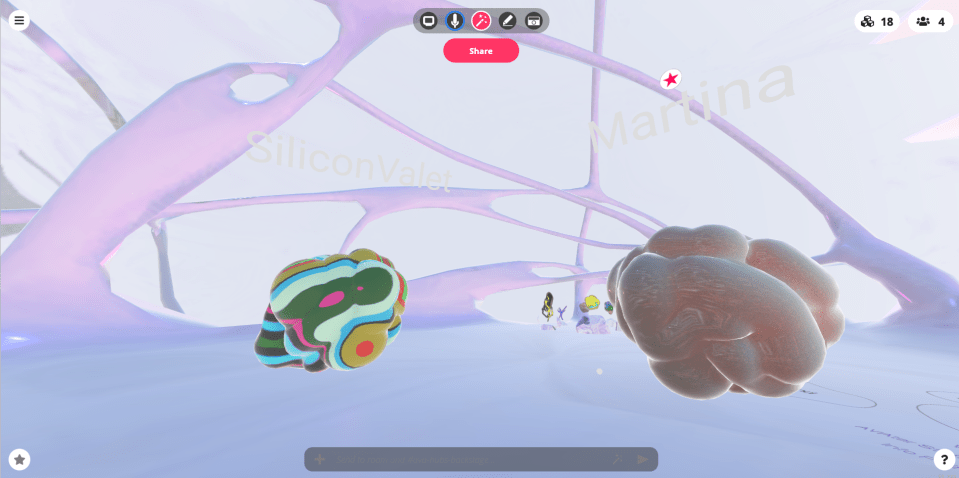Open the hamburger menu
959x478 pixels.
20,20
